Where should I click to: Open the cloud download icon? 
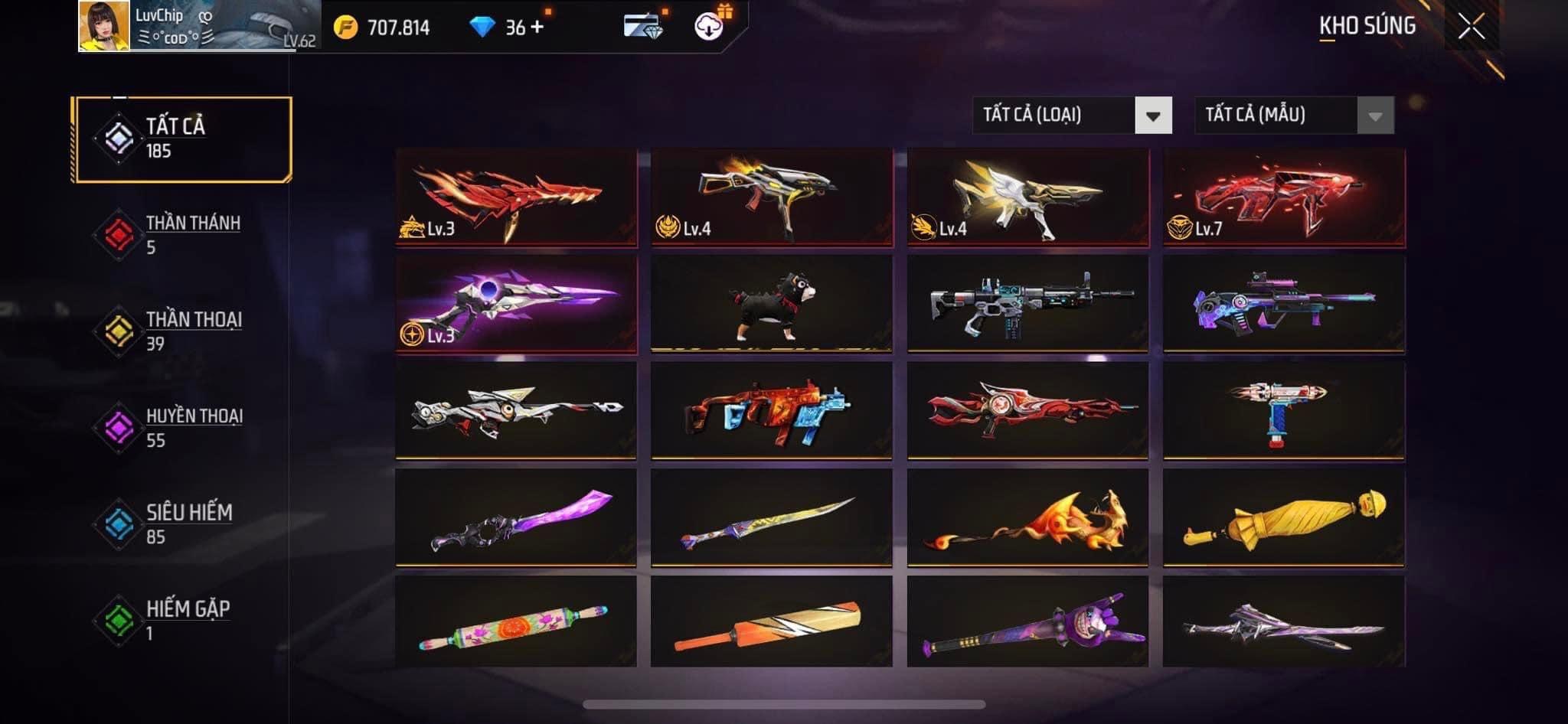tap(709, 27)
